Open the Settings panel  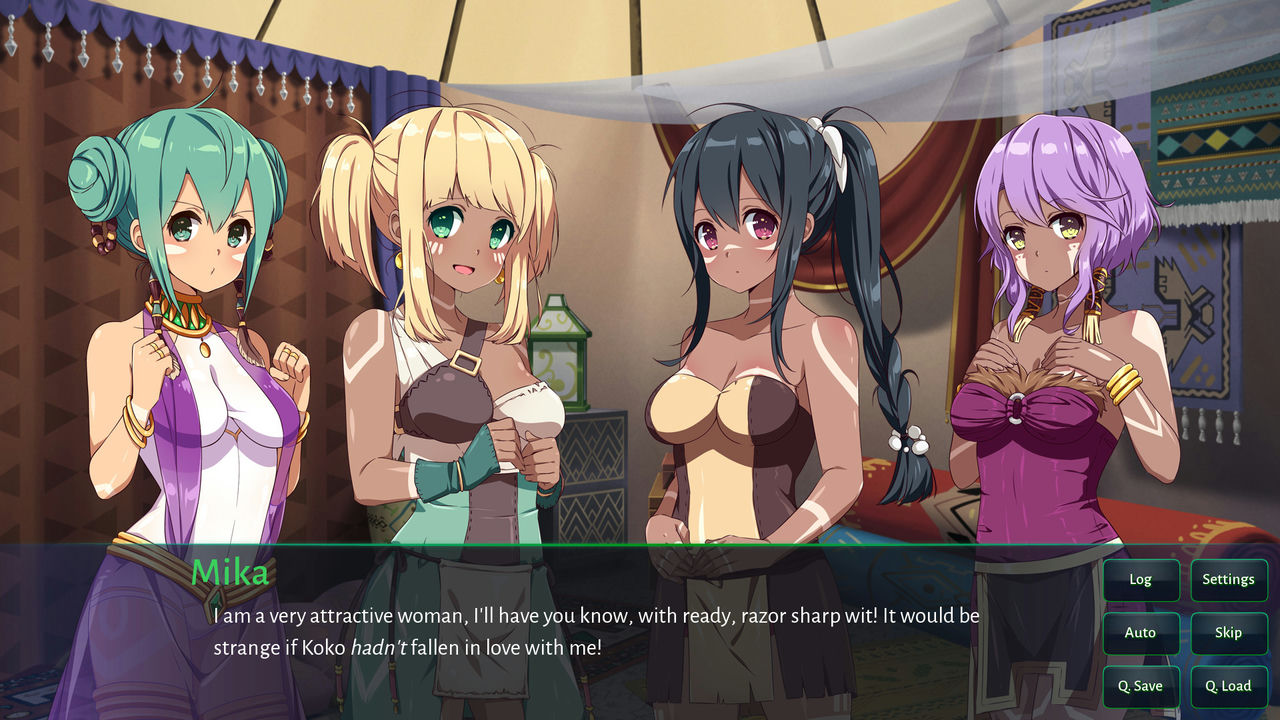tap(1229, 579)
